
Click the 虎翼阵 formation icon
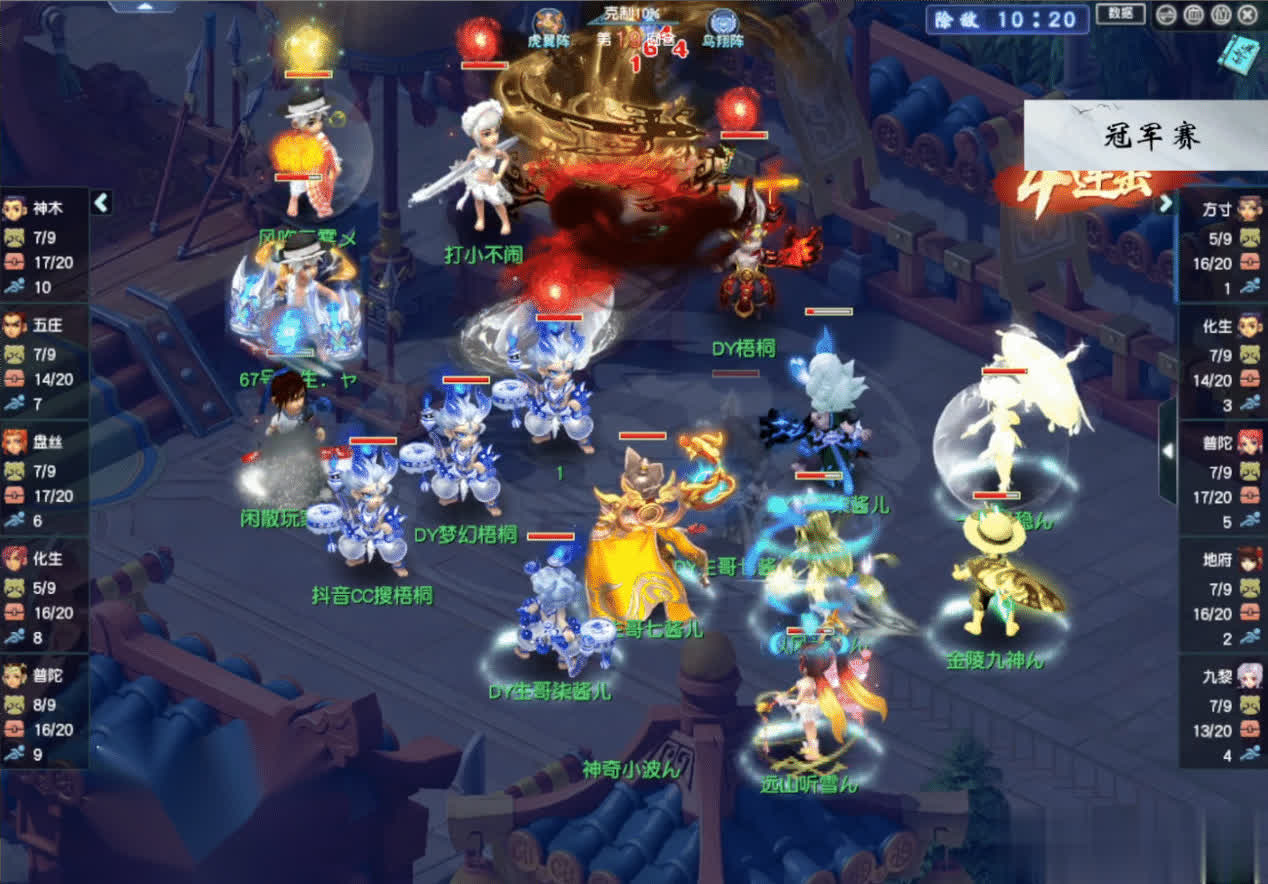pyautogui.click(x=547, y=22)
